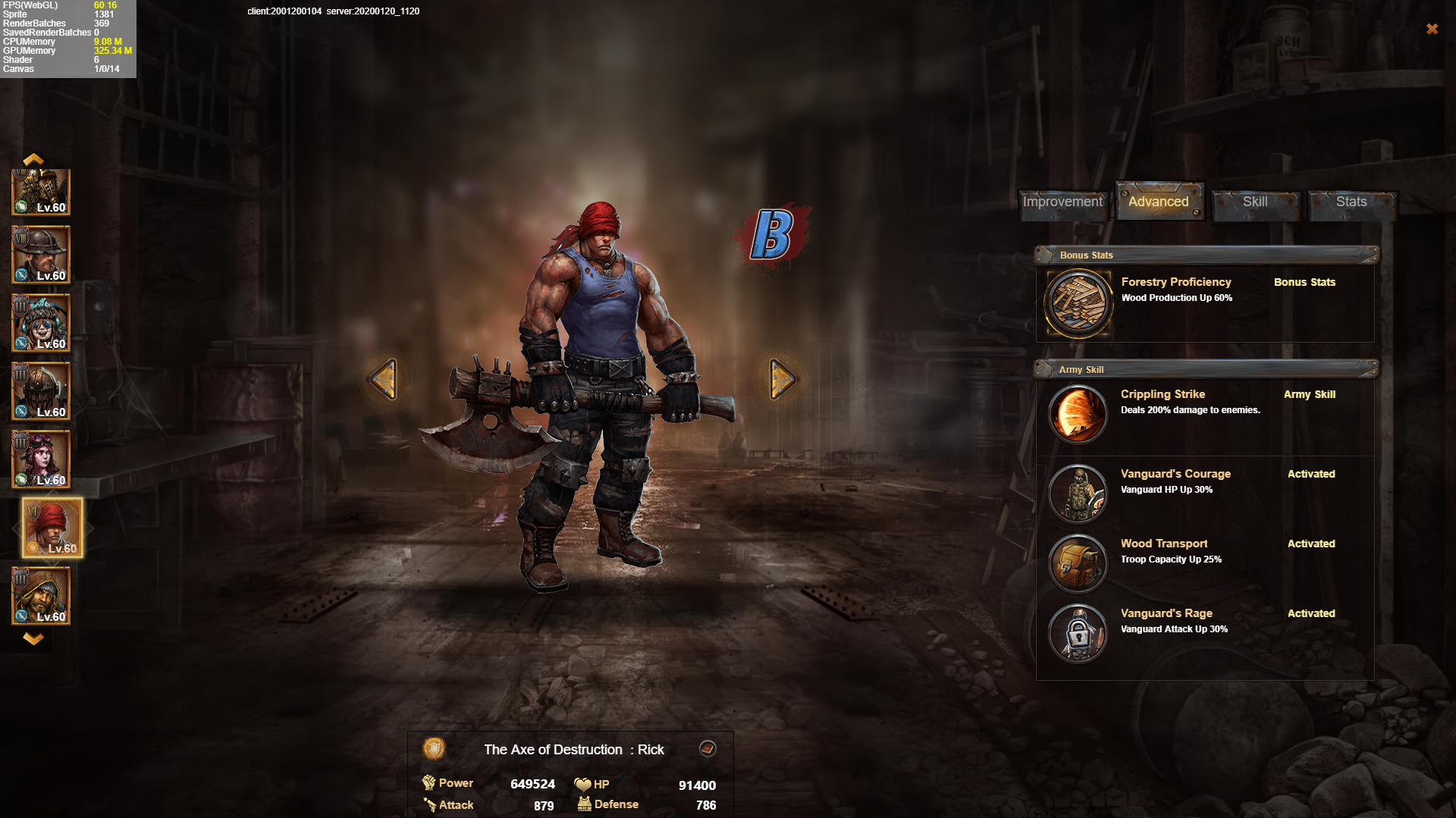The height and width of the screenshot is (818, 1456).
Task: Choose the pink-haired woman hero portrait
Action: point(41,459)
